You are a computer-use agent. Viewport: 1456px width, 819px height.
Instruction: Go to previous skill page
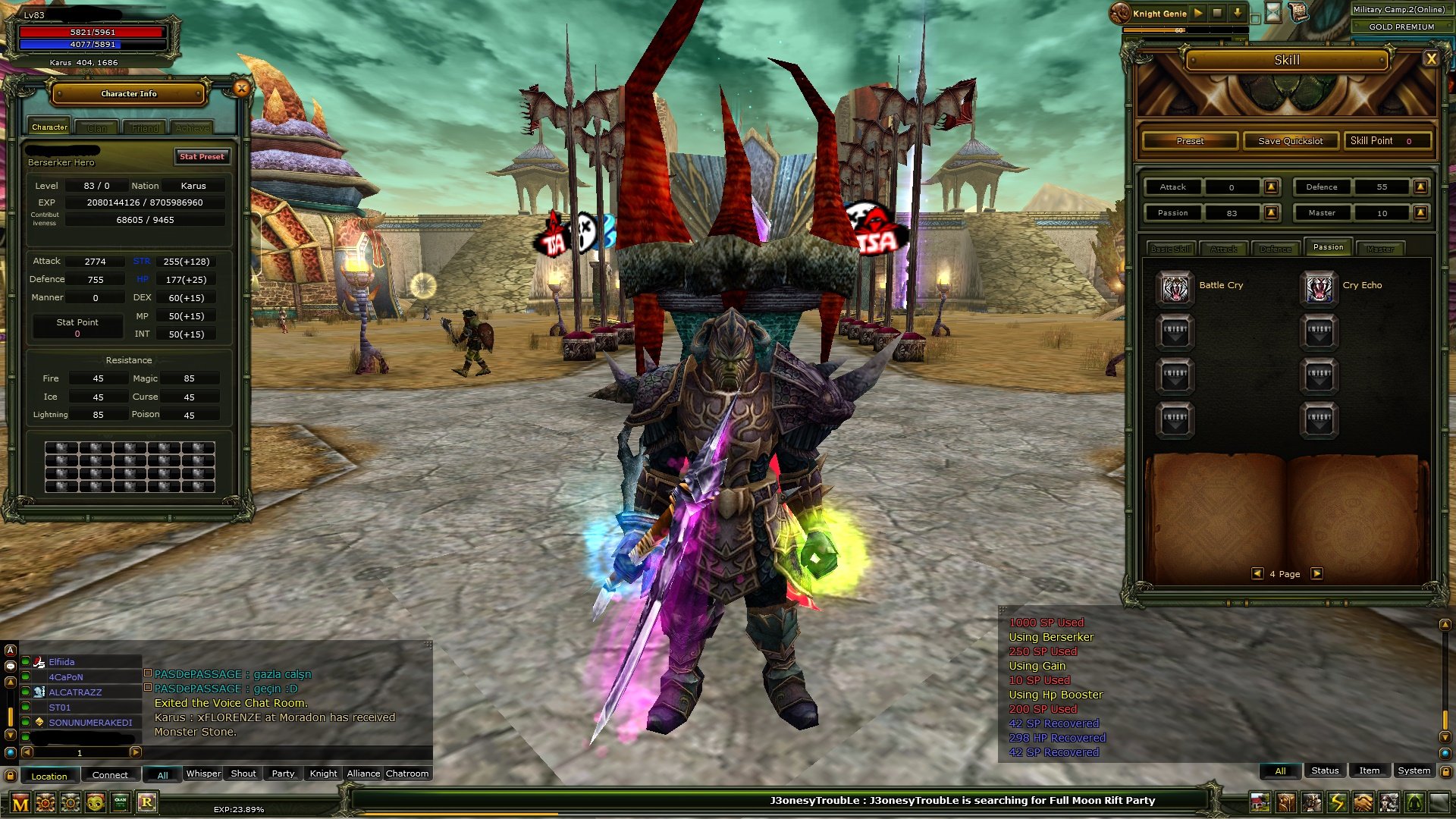click(x=1257, y=574)
